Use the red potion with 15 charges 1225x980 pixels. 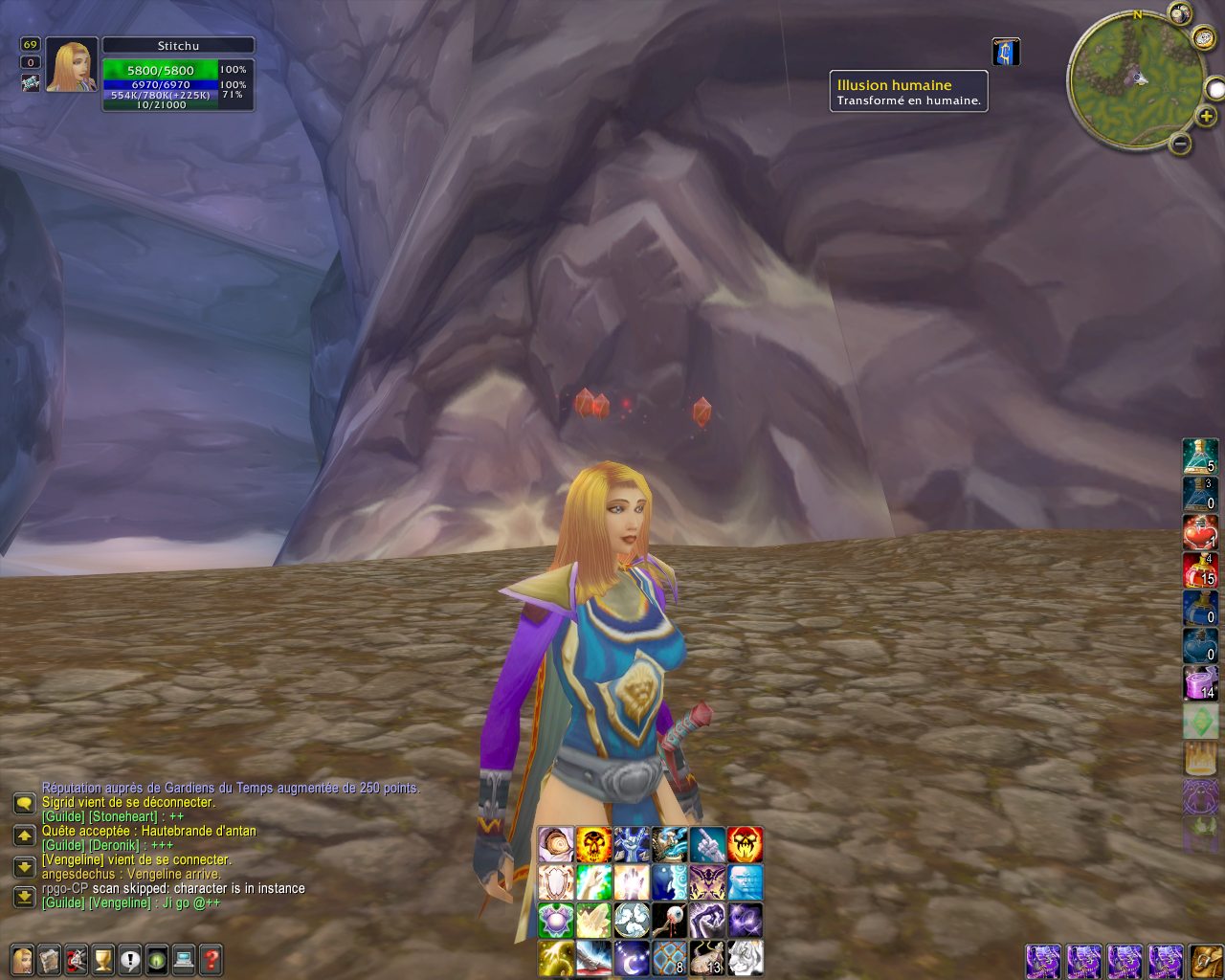click(1200, 569)
